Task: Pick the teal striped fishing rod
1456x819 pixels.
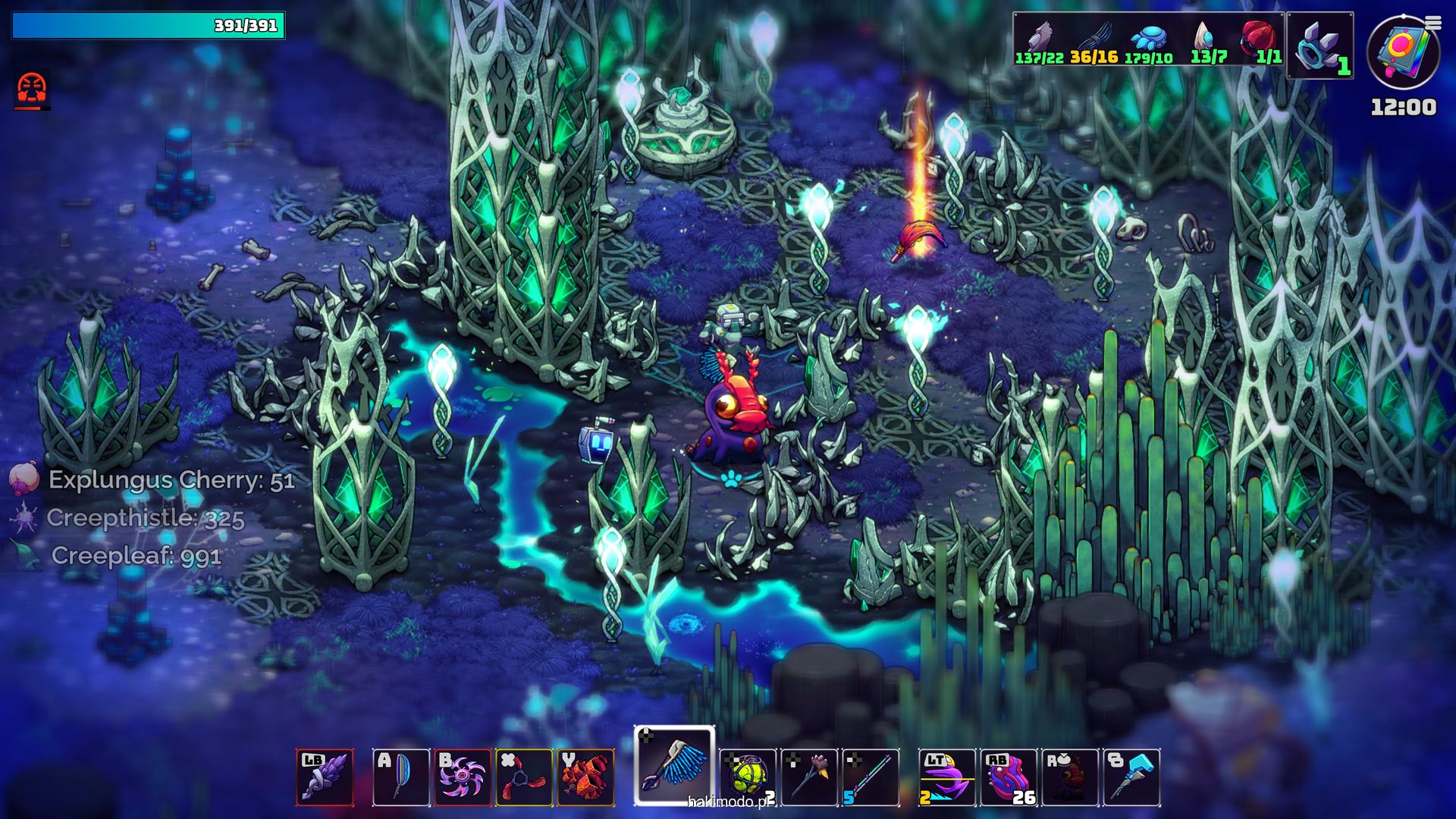Action: tap(871, 777)
